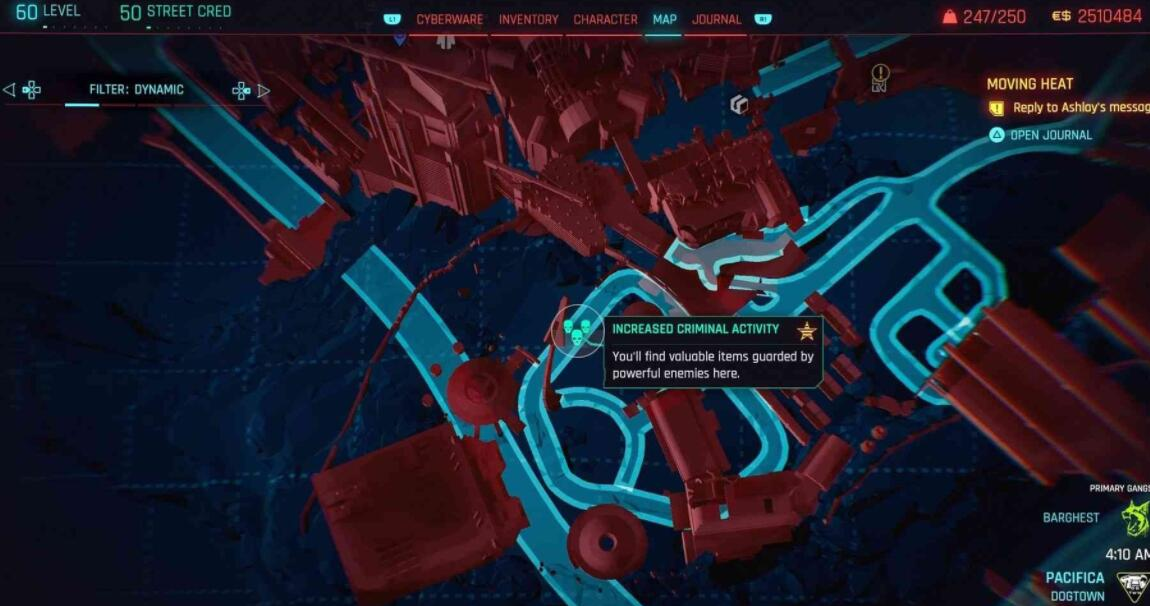This screenshot has height=606, width=1150.
Task: Click the Filter: Dynamic label
Action: pyautogui.click(x=136, y=90)
